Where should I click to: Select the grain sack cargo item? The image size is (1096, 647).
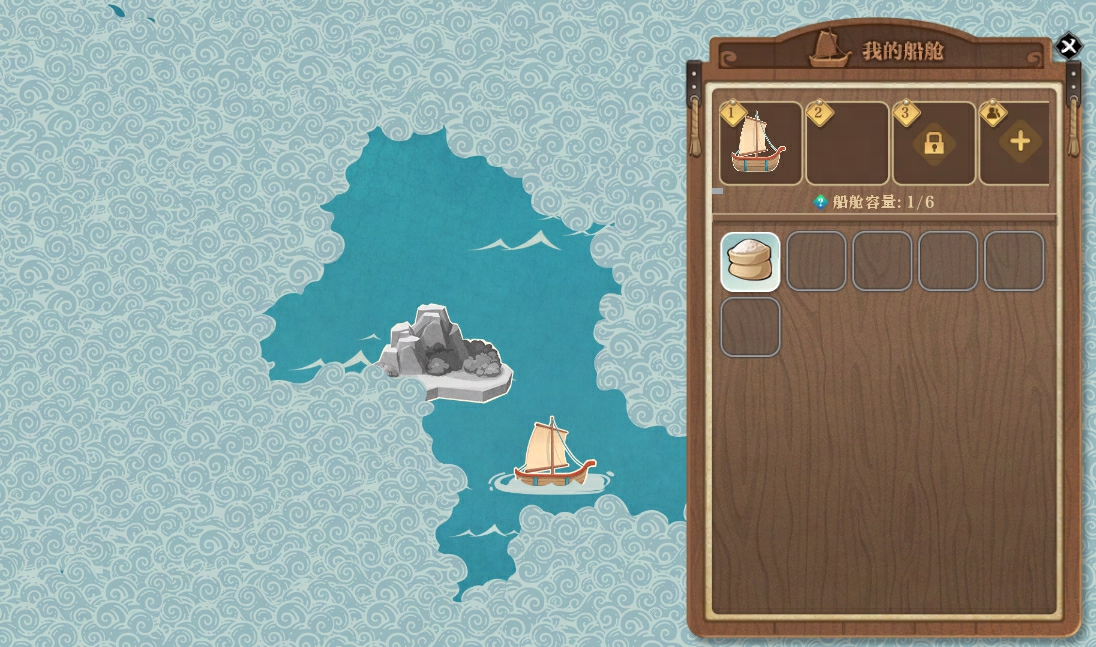tap(750, 261)
